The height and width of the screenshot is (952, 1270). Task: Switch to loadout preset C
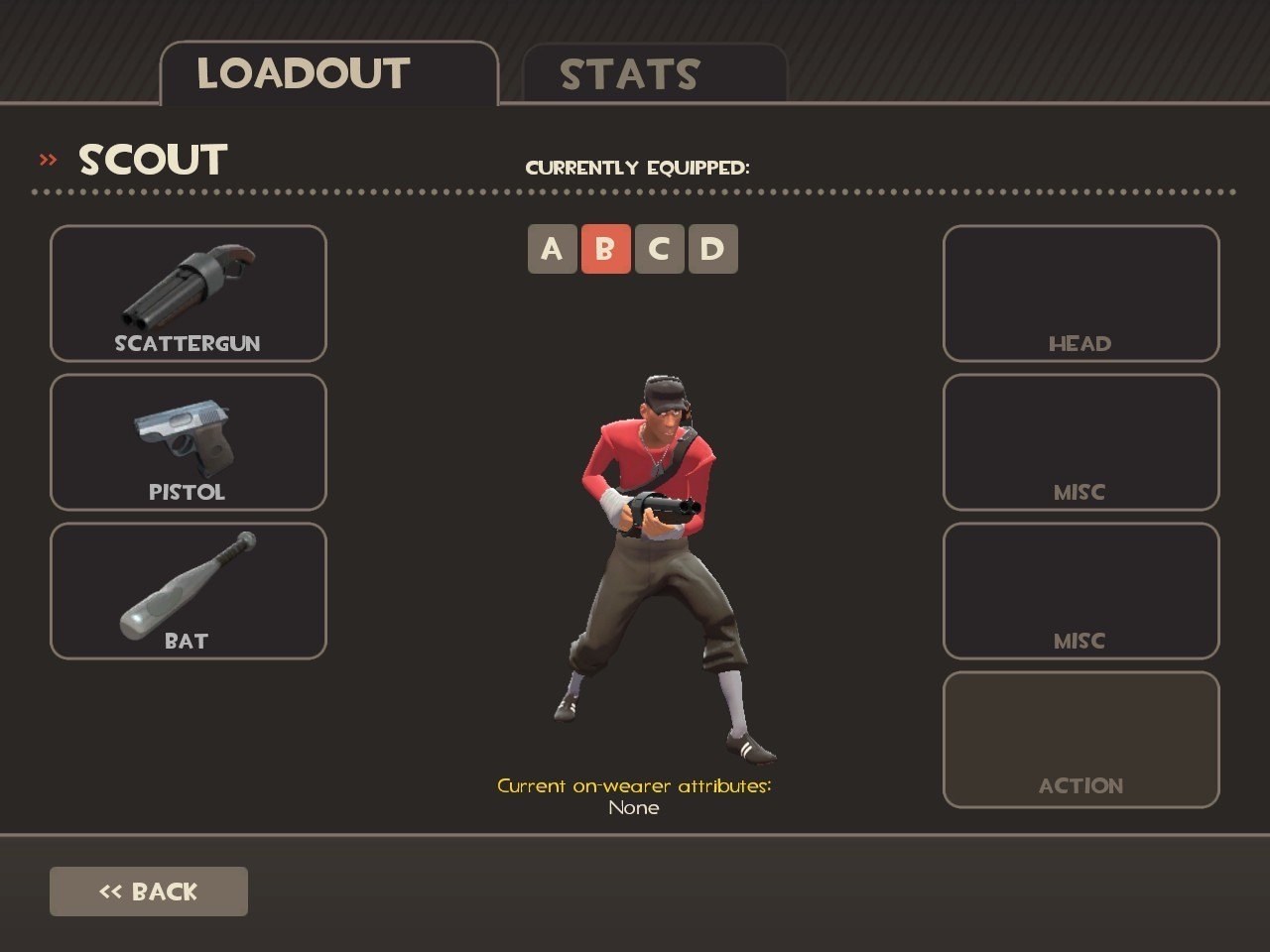click(659, 249)
